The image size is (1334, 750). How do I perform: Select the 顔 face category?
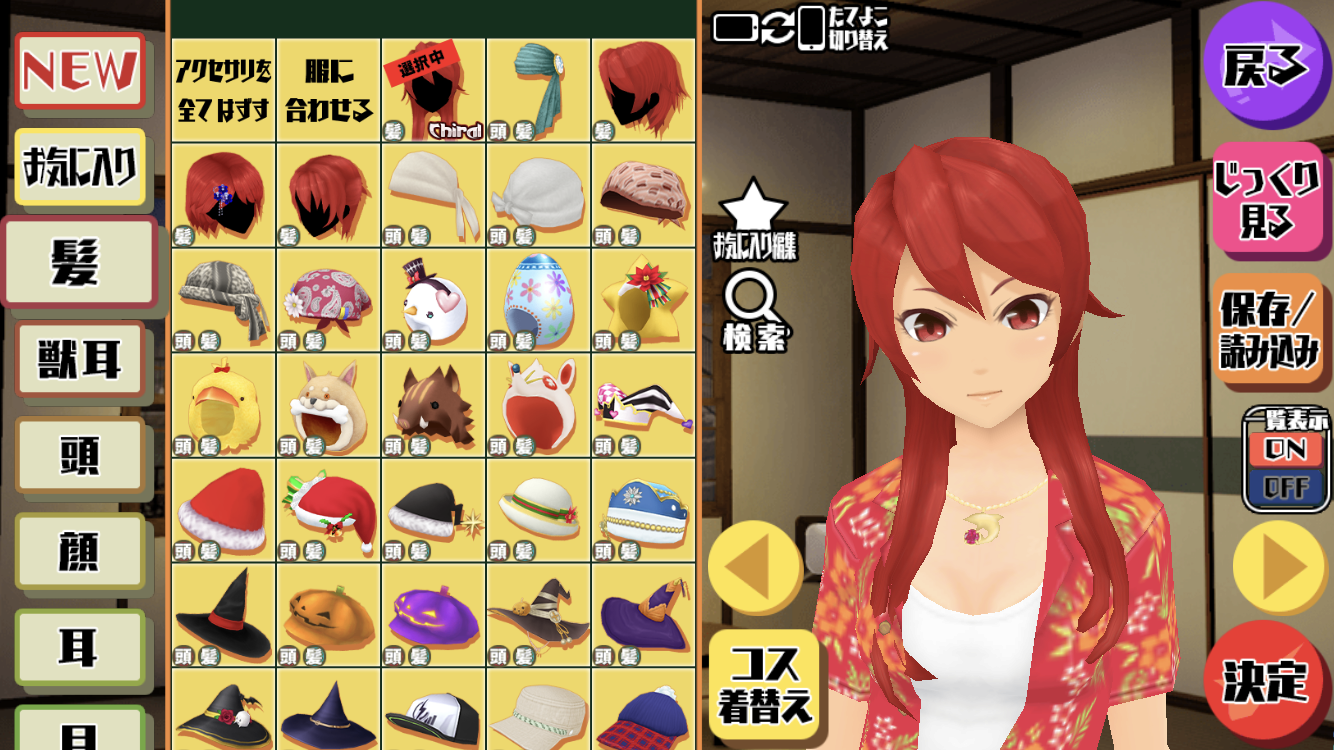[80, 551]
